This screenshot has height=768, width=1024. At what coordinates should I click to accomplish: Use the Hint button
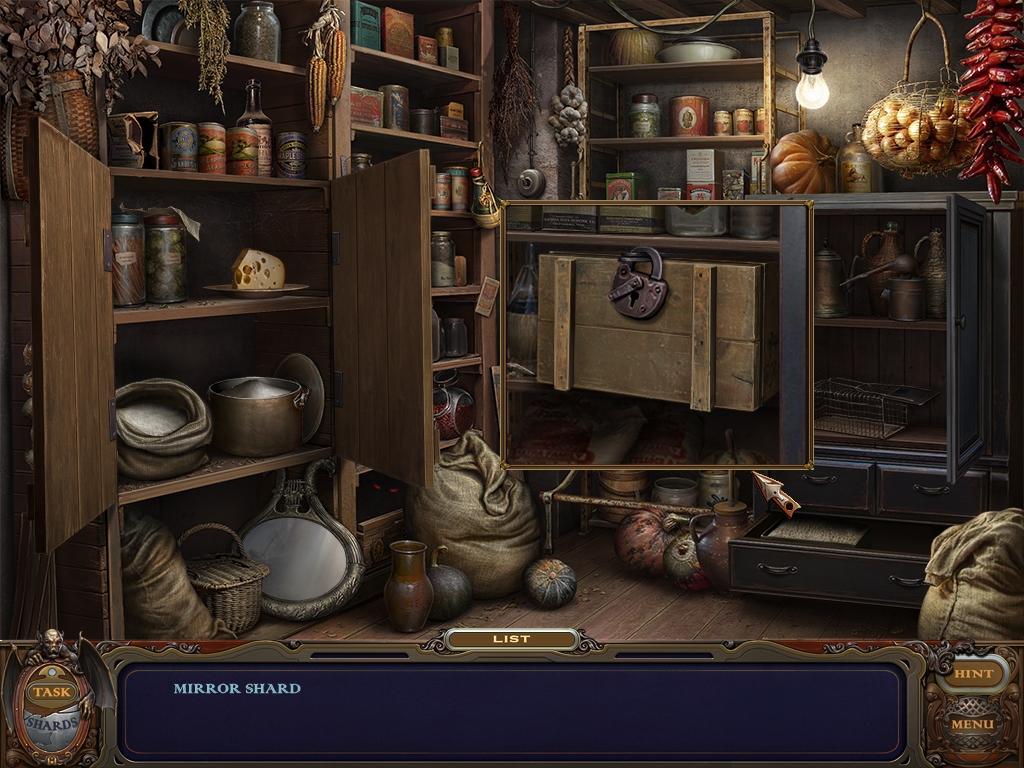pyautogui.click(x=973, y=674)
